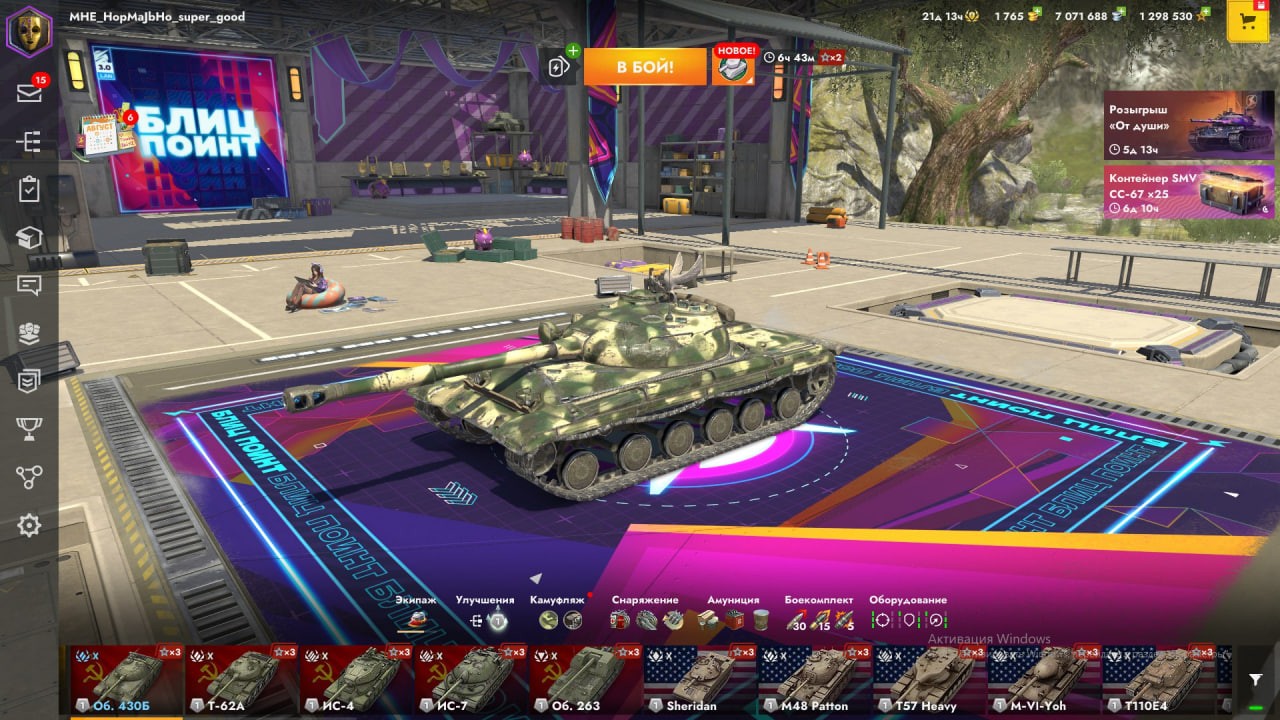1280x720 pixels.
Task: Open the gear settings icon
Action: 29,525
